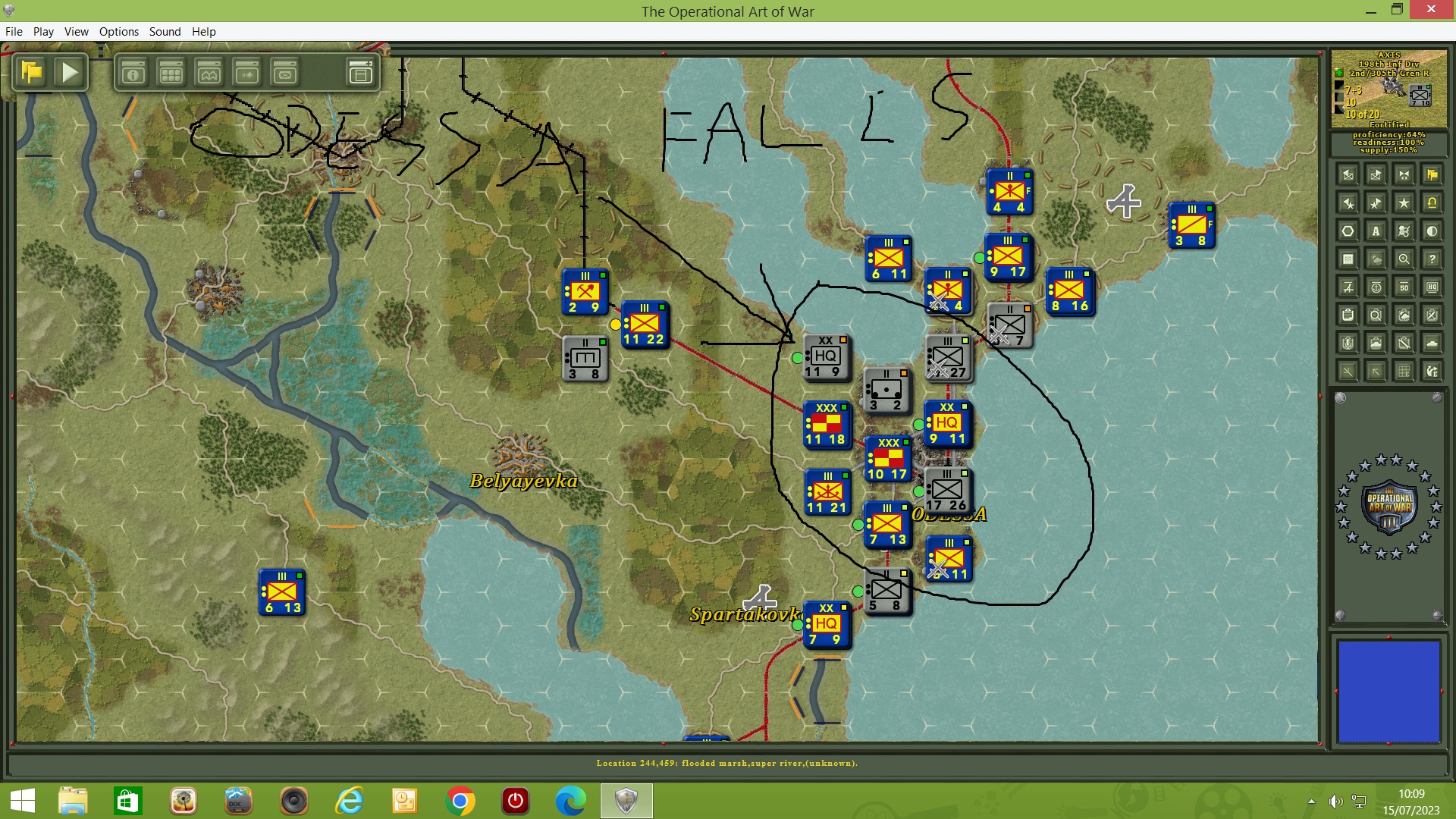Viewport: 1456px width, 819px height.
Task: Click the "50" scale icon on right panel
Action: pyautogui.click(x=1404, y=287)
